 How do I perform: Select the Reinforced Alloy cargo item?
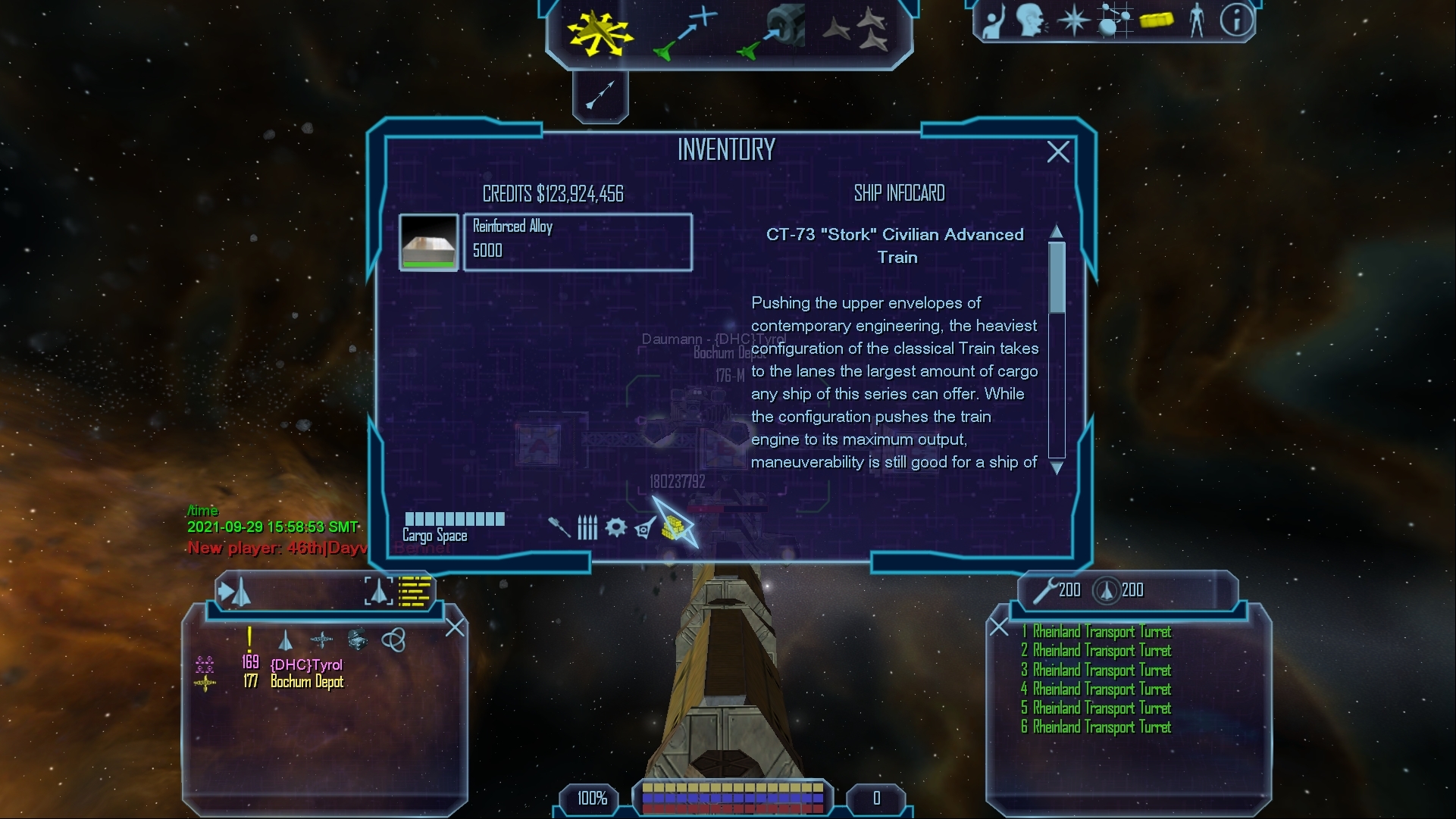(x=577, y=242)
